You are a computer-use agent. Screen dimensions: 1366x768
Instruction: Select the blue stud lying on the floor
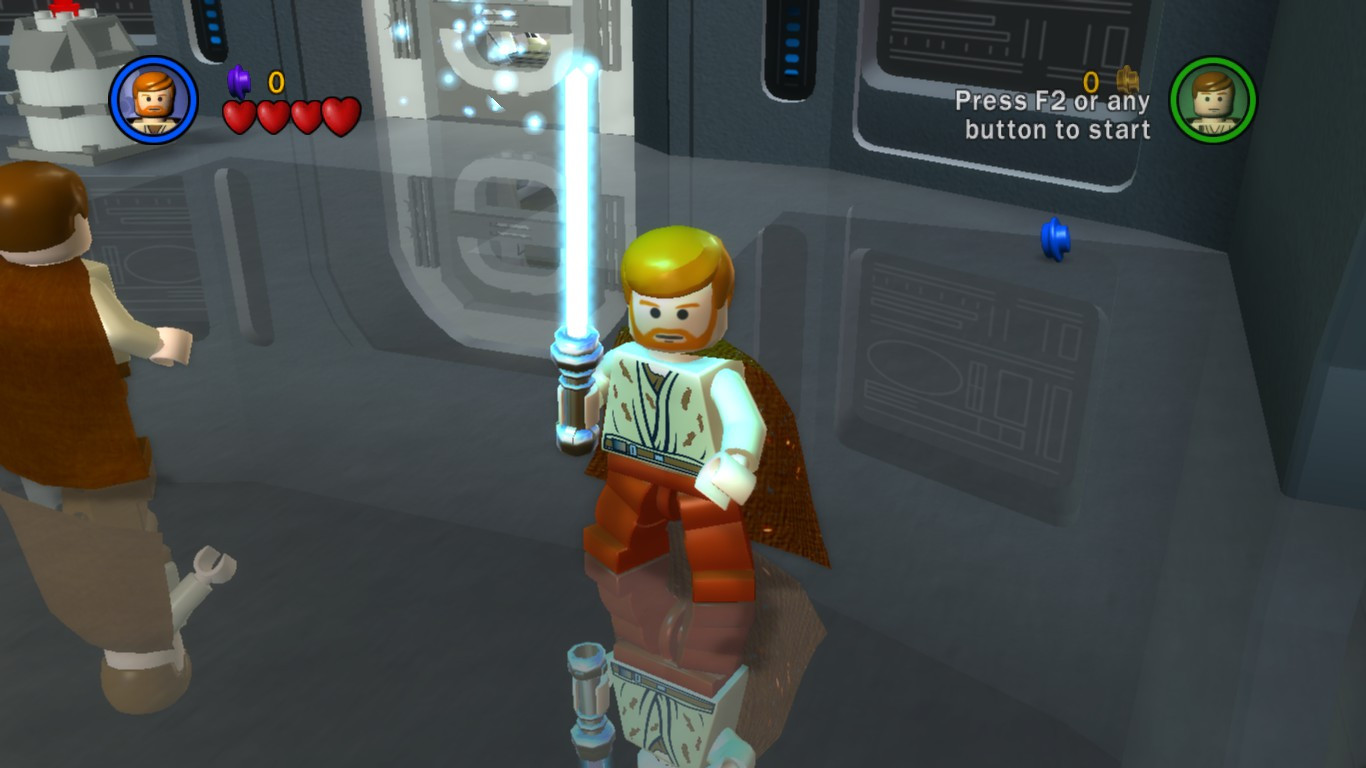point(1054,240)
